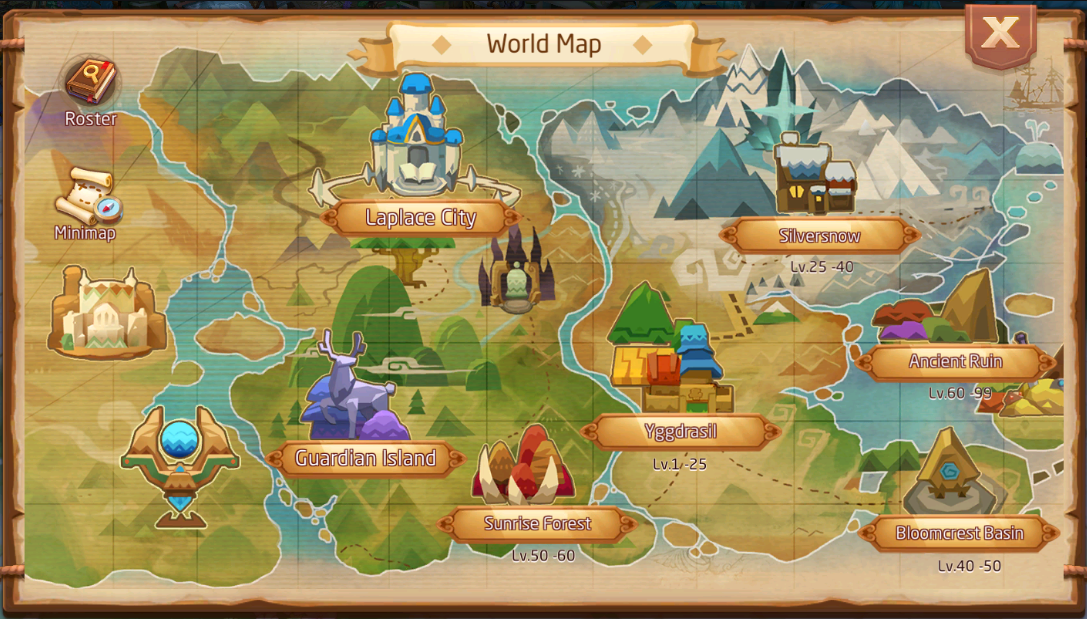The height and width of the screenshot is (619, 1087).
Task: Open the Ancient Ruin region
Action: tap(955, 361)
